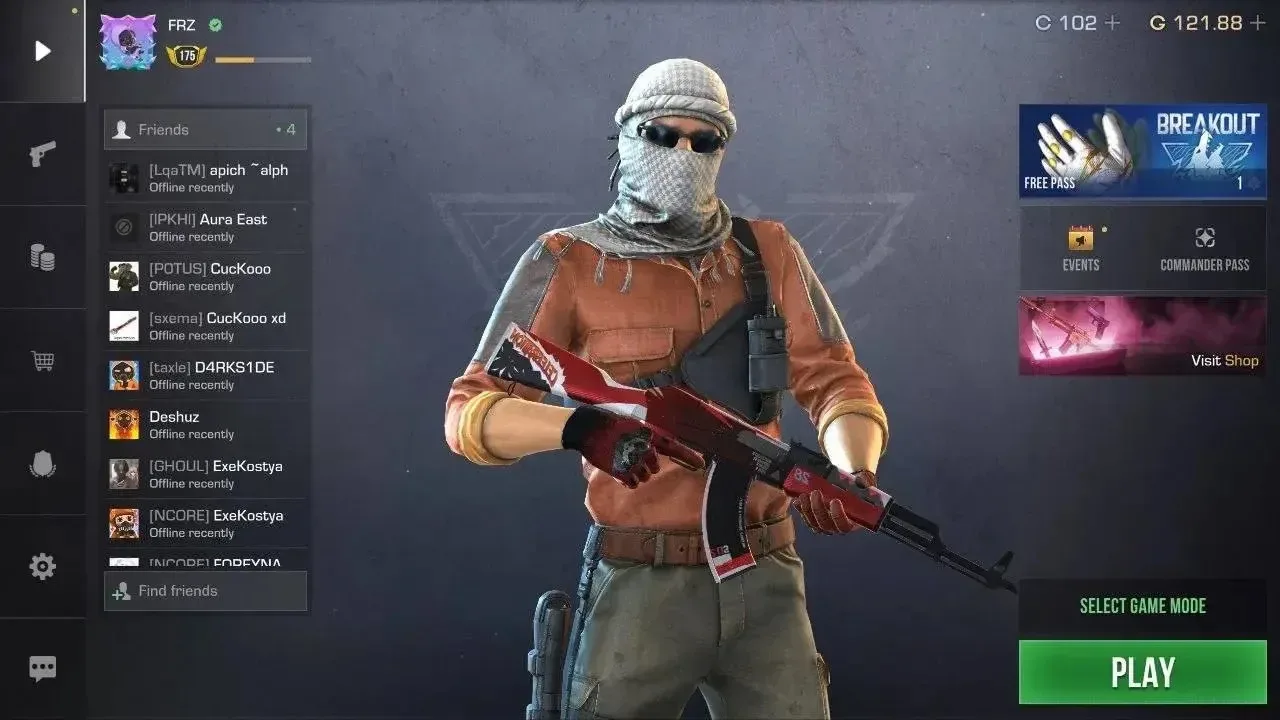The image size is (1280, 720).
Task: Open the coin stack marketplace tab
Action: coord(42,257)
